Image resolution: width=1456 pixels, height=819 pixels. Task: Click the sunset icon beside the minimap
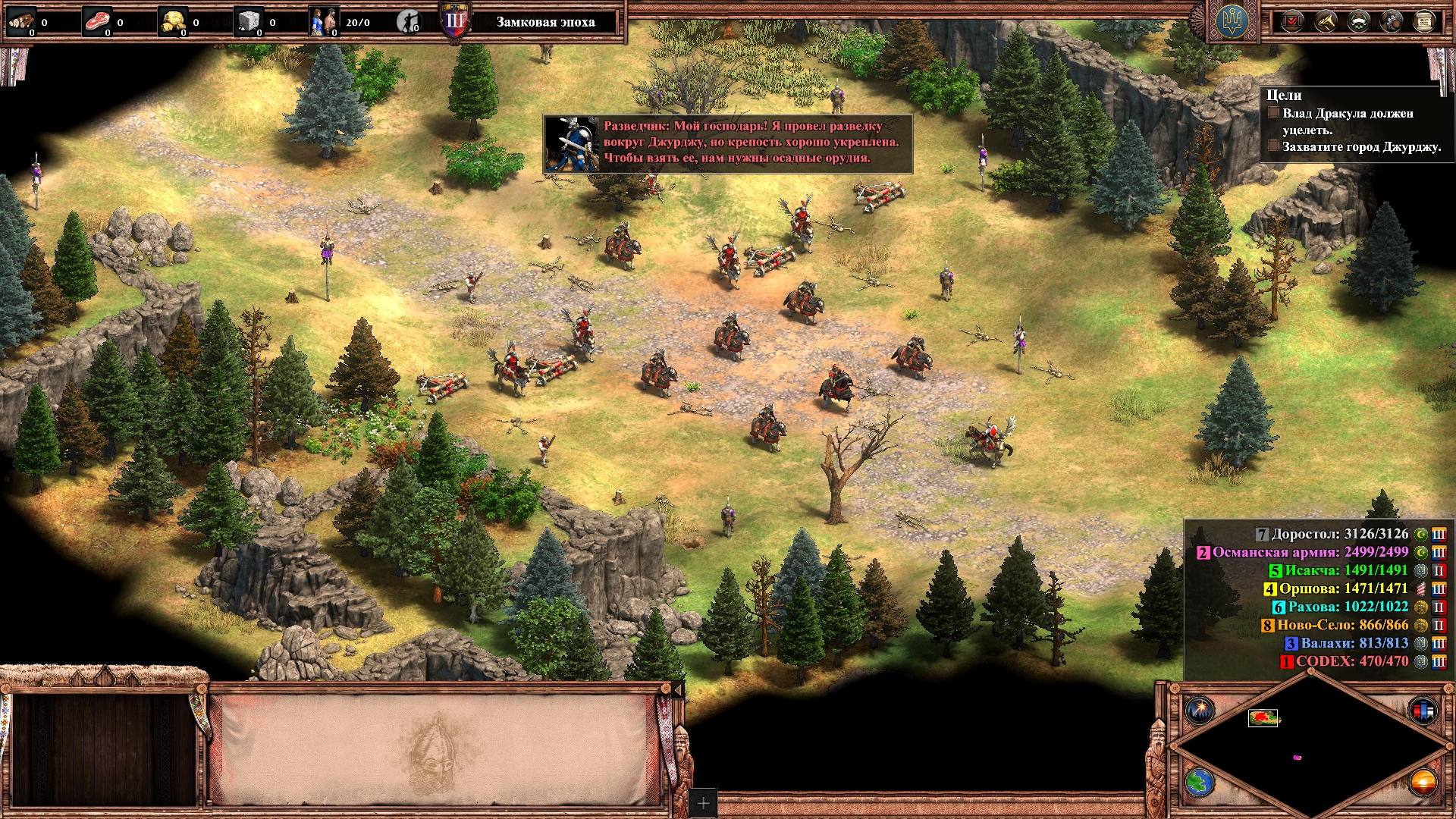click(1422, 782)
